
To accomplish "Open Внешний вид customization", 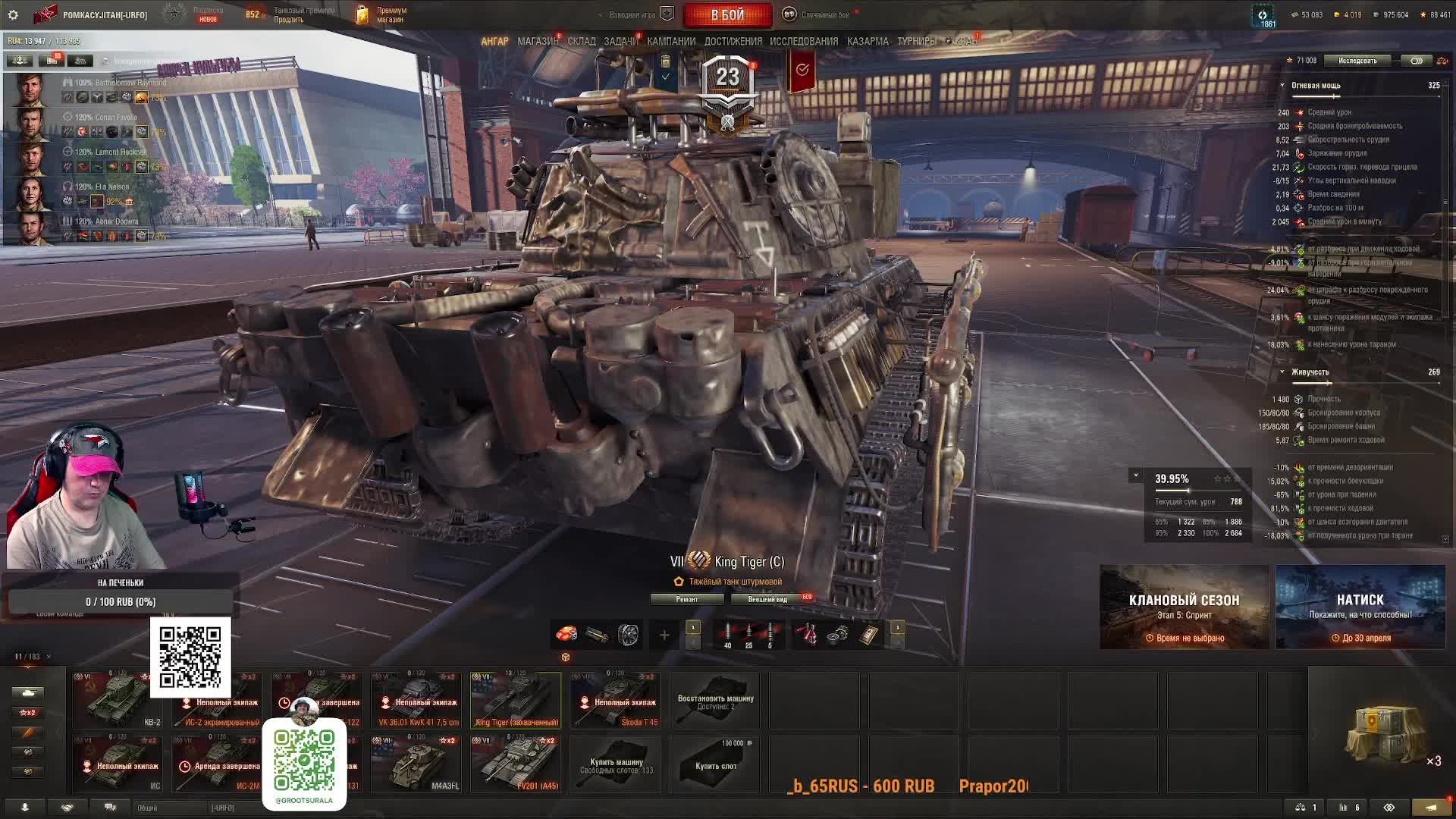I will pyautogui.click(x=767, y=599).
